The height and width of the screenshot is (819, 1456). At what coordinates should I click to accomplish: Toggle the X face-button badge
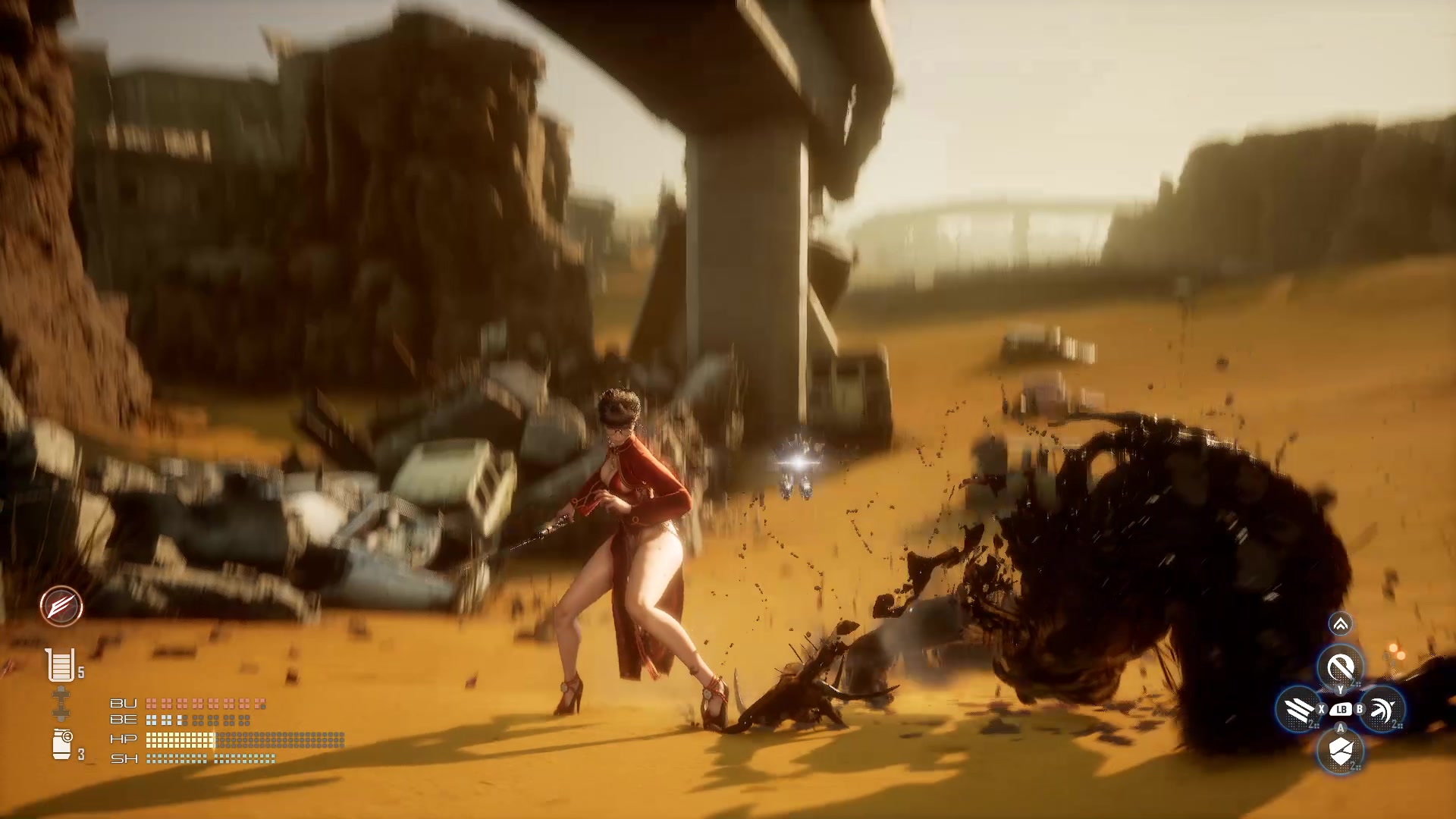(x=1322, y=709)
